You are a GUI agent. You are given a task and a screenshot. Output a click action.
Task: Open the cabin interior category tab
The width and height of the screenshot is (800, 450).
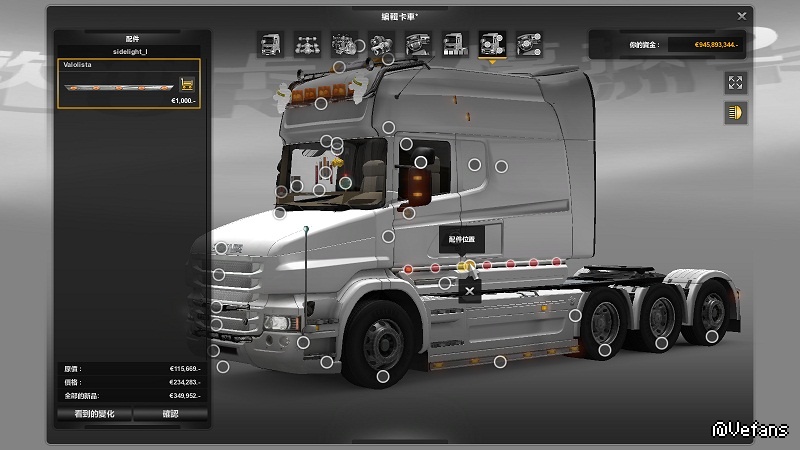[x=418, y=44]
